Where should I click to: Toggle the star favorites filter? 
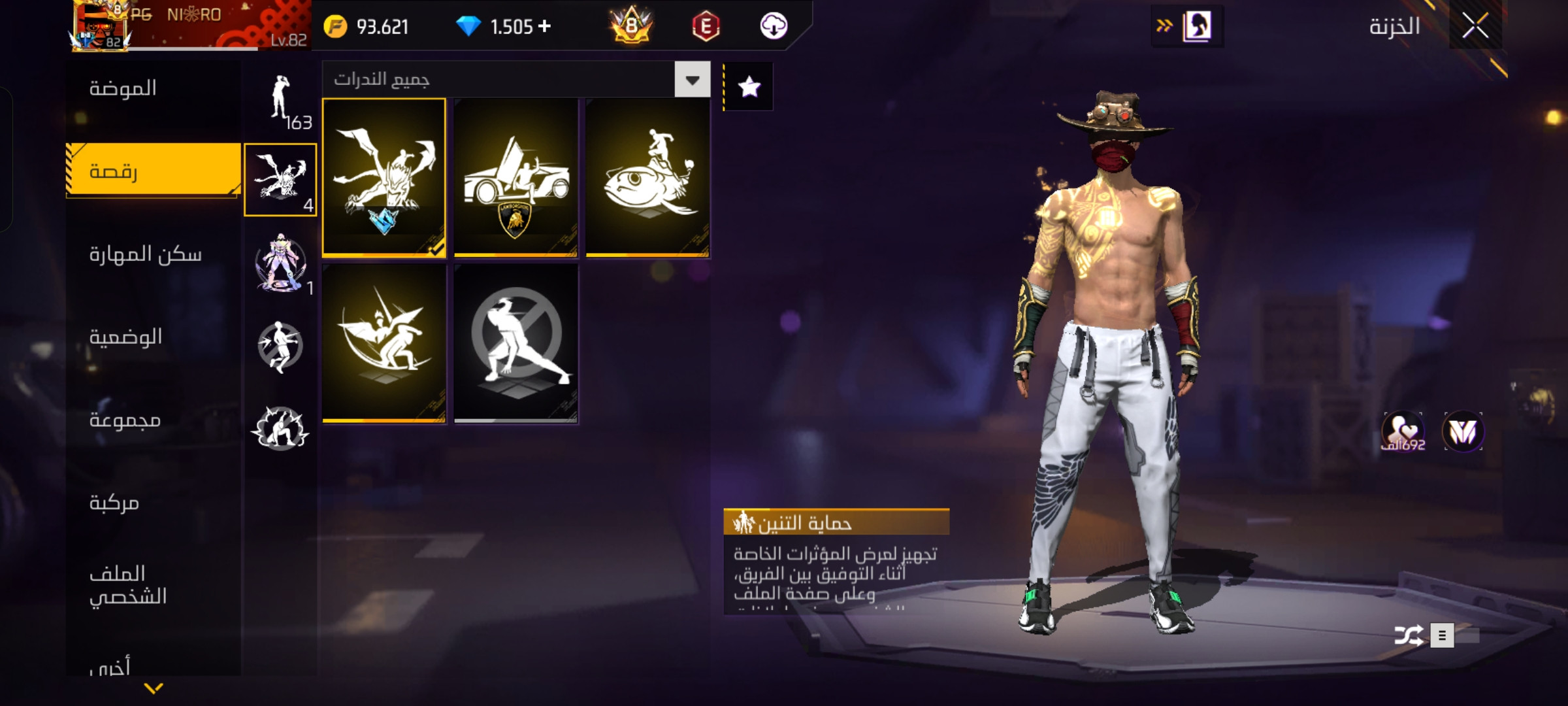pos(749,87)
